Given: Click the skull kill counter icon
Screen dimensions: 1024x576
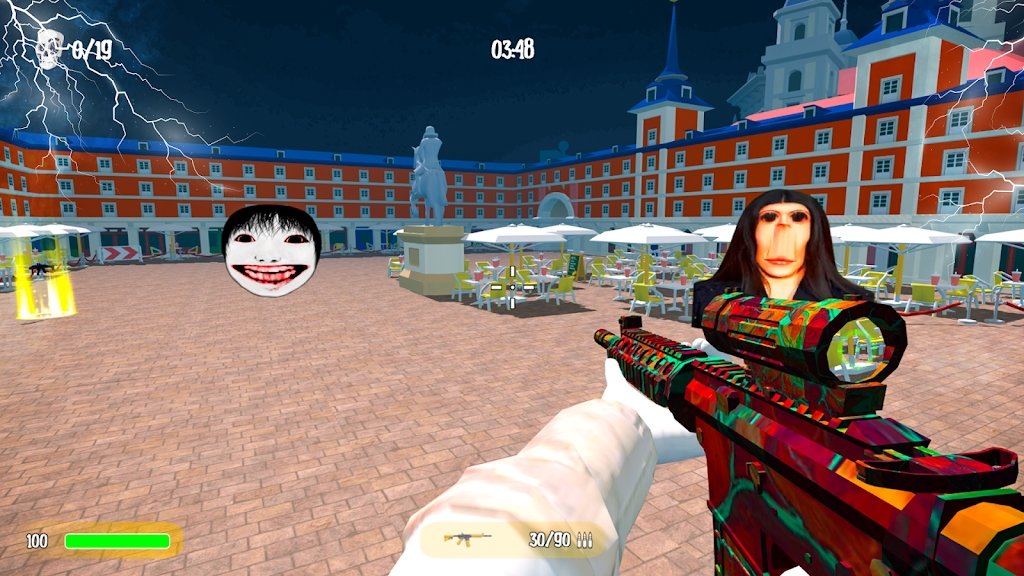Looking at the screenshot, I should tap(49, 48).
